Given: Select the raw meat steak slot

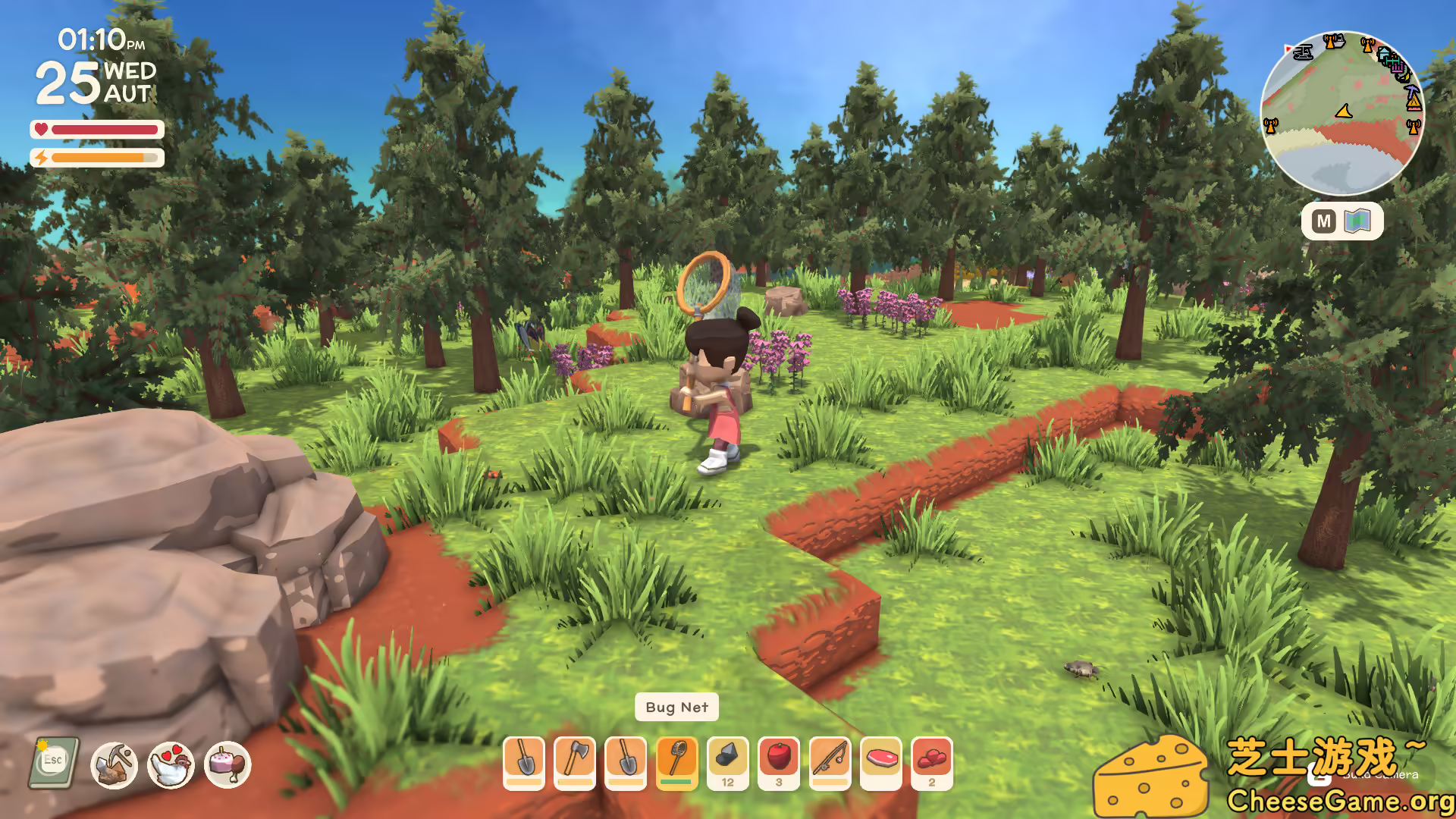Looking at the screenshot, I should click(x=881, y=762).
